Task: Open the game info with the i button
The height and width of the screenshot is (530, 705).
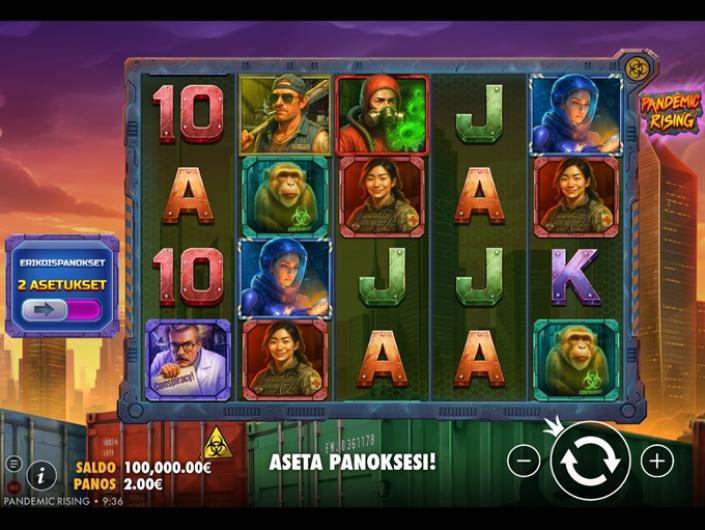Action: 41,475
